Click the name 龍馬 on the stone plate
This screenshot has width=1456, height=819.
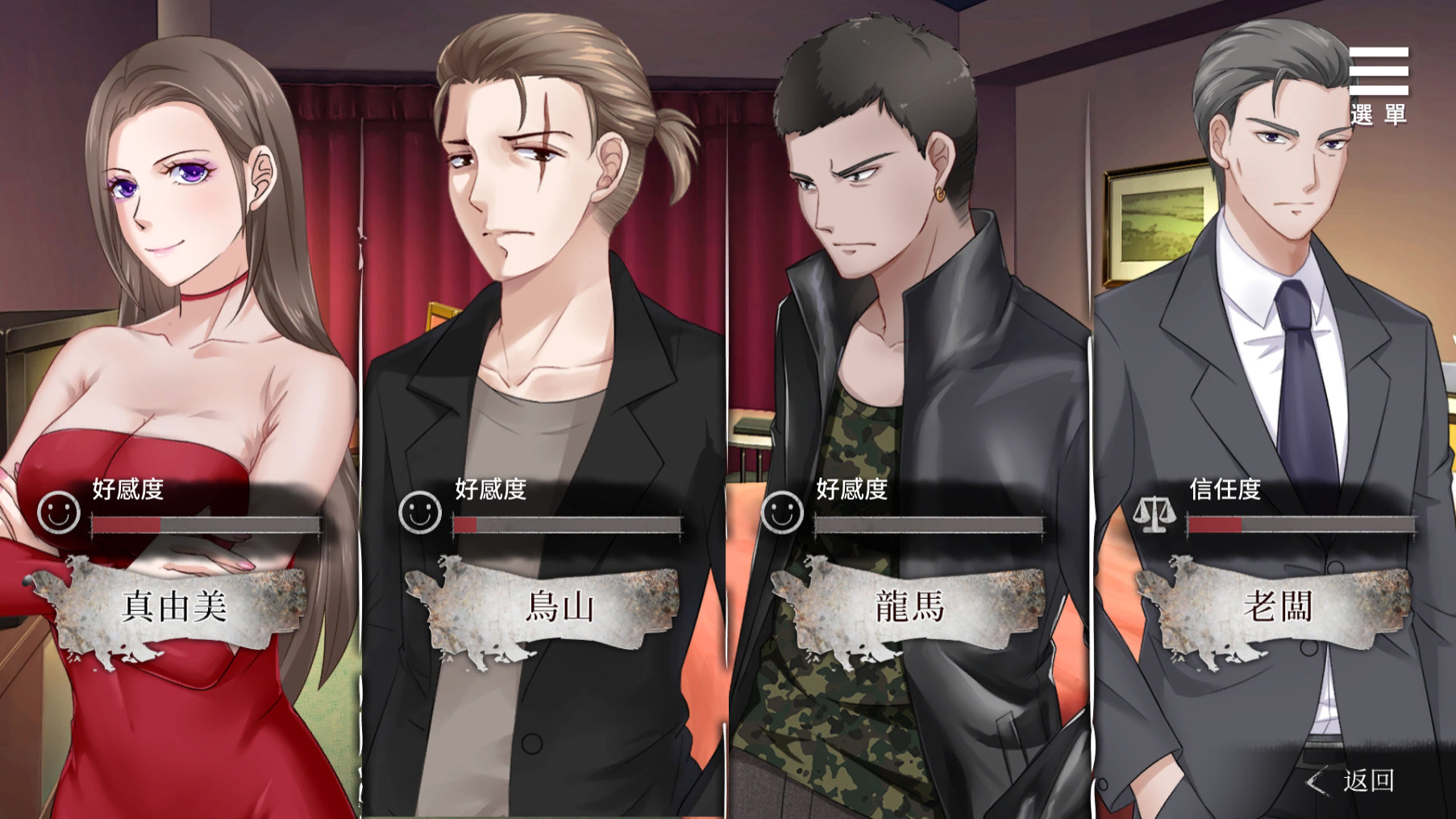coord(909,611)
